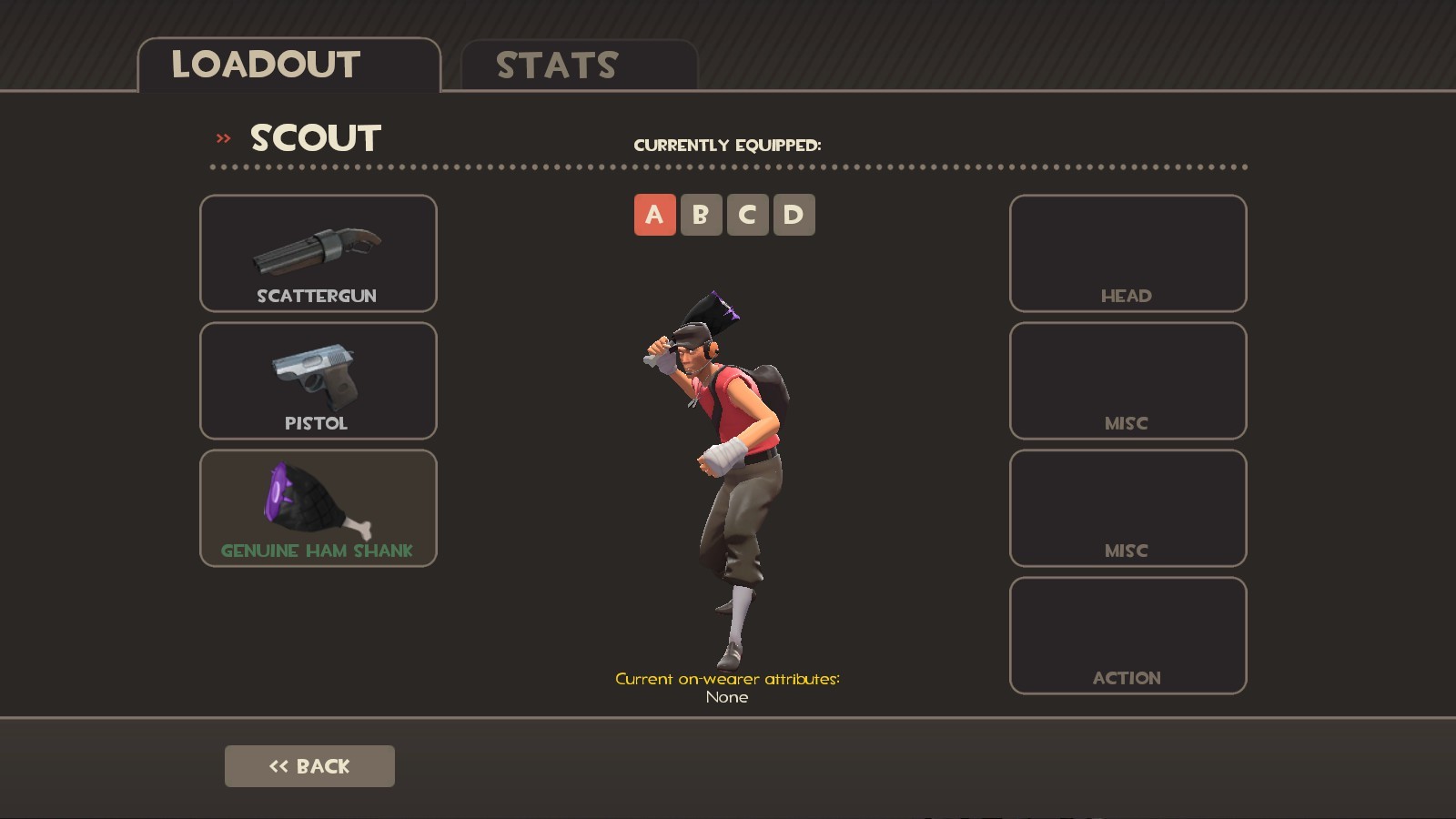Click the CURRENTLY EQUIPPED label

[730, 143]
